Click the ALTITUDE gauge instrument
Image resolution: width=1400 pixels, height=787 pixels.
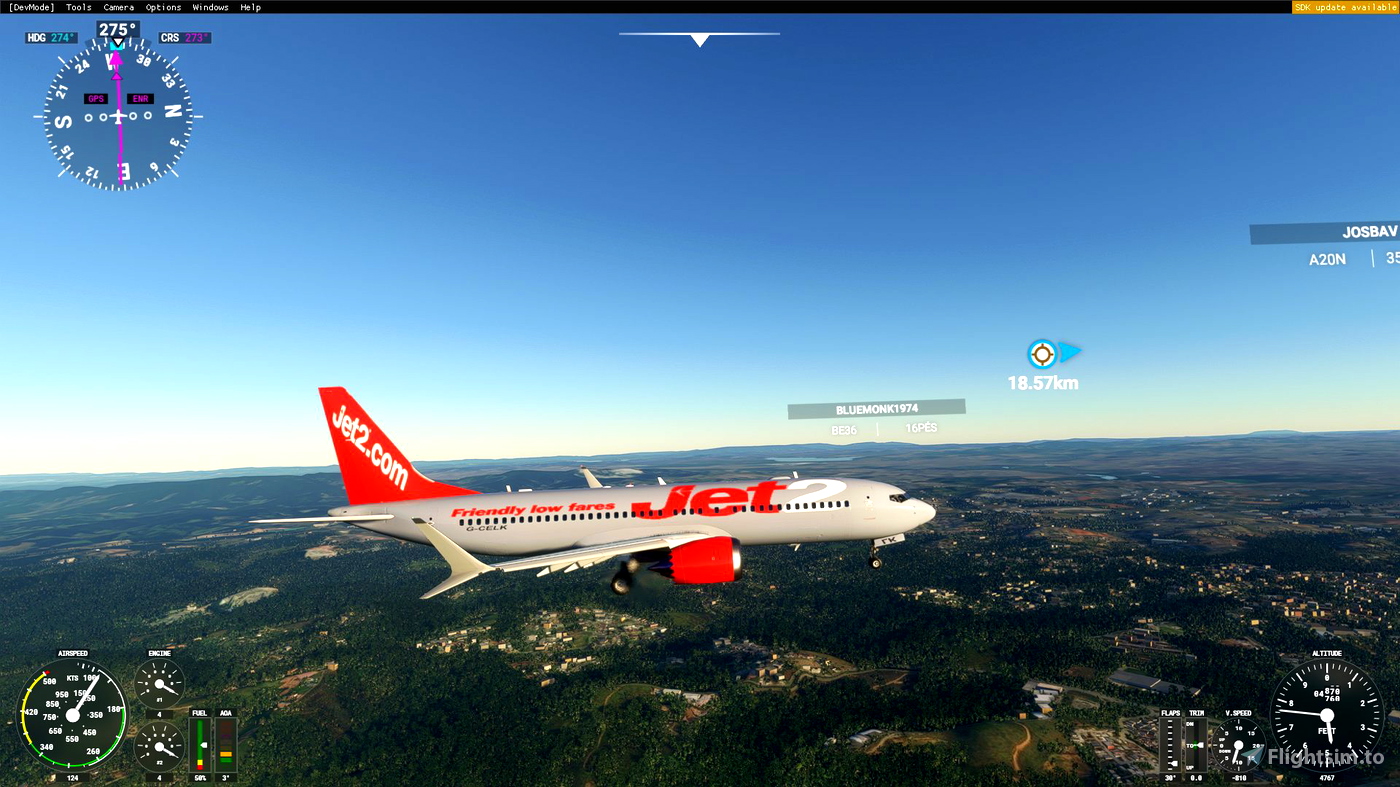point(1327,715)
